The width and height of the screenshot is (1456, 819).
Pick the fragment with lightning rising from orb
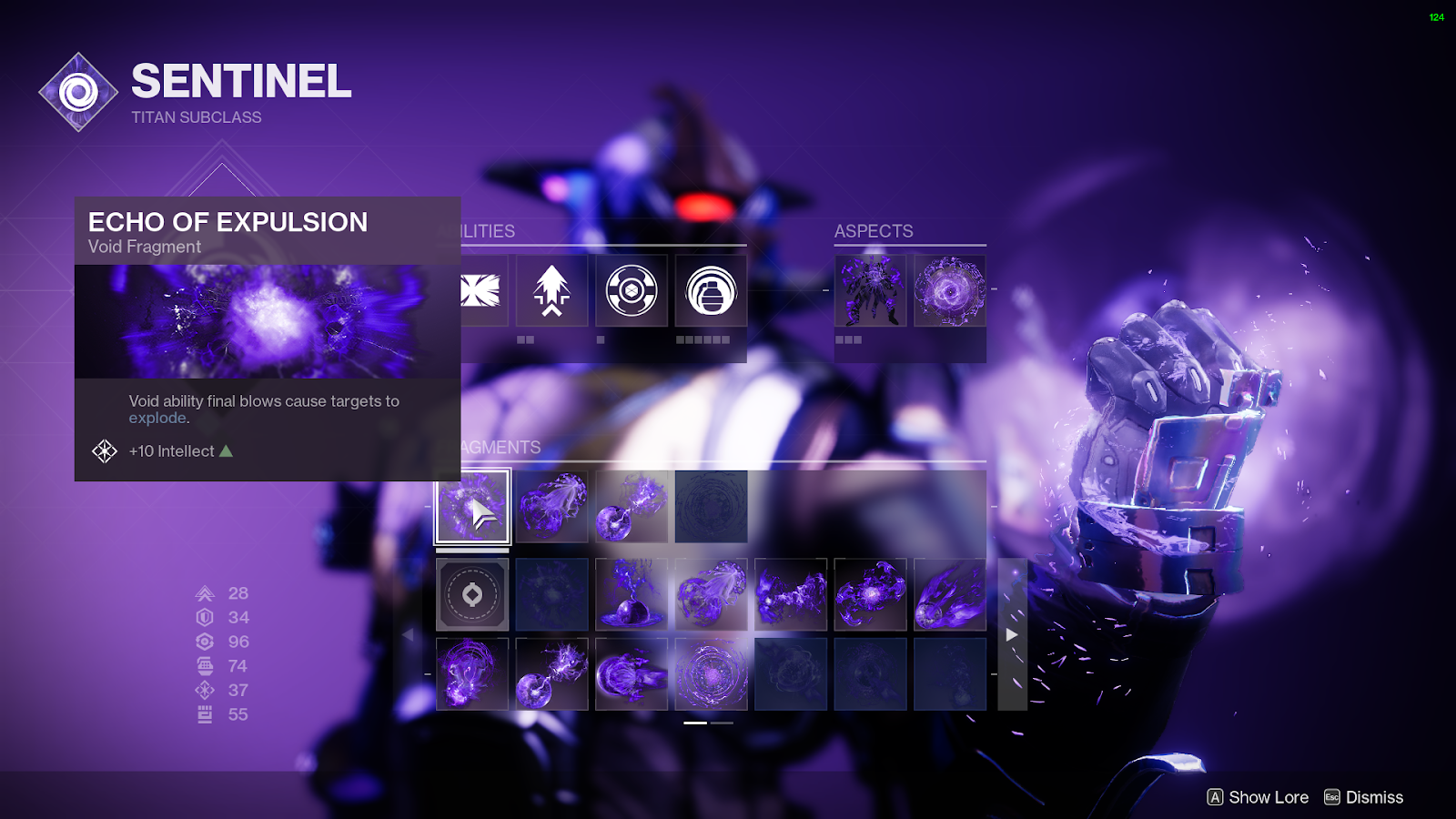coord(631,595)
